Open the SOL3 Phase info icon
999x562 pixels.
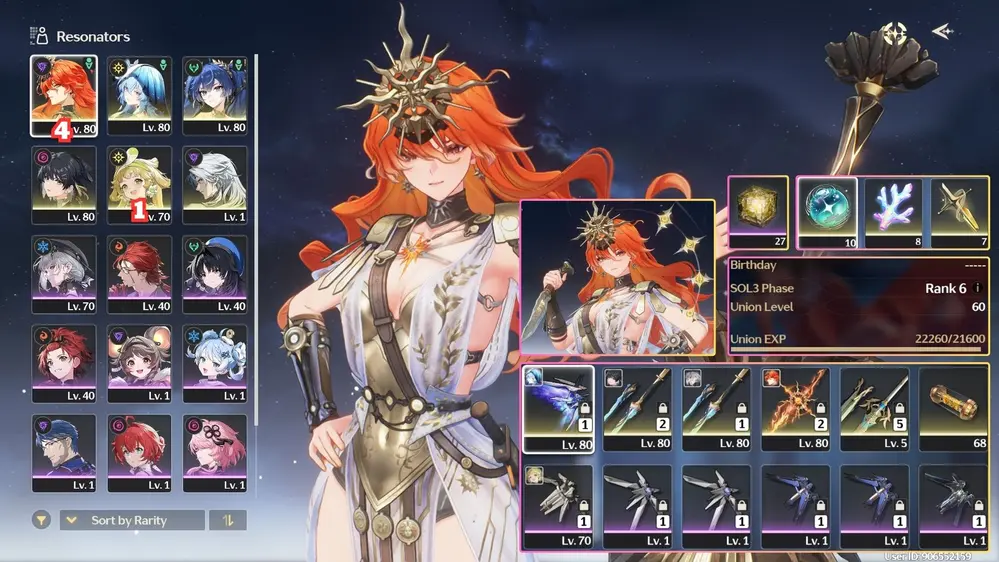coord(977,288)
